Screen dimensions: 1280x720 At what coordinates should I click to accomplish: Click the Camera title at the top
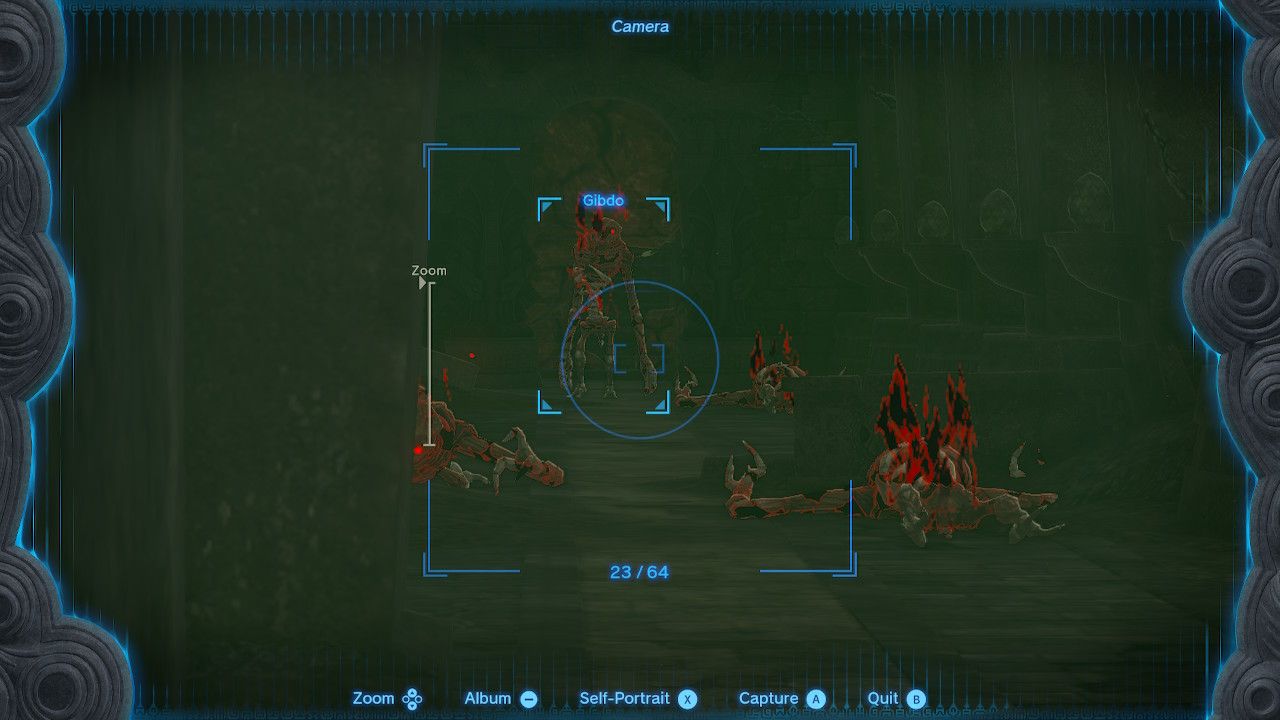[640, 27]
